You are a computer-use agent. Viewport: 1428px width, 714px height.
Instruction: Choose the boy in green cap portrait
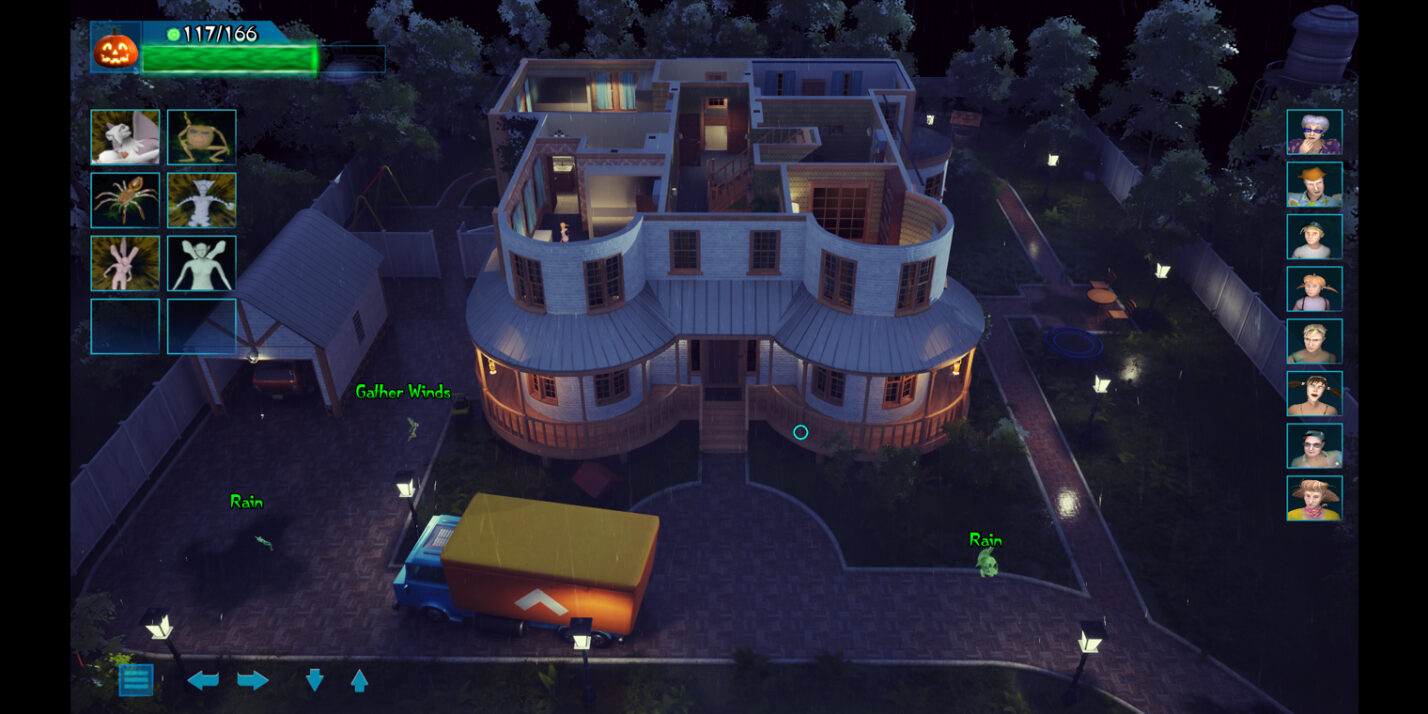coord(1314,237)
